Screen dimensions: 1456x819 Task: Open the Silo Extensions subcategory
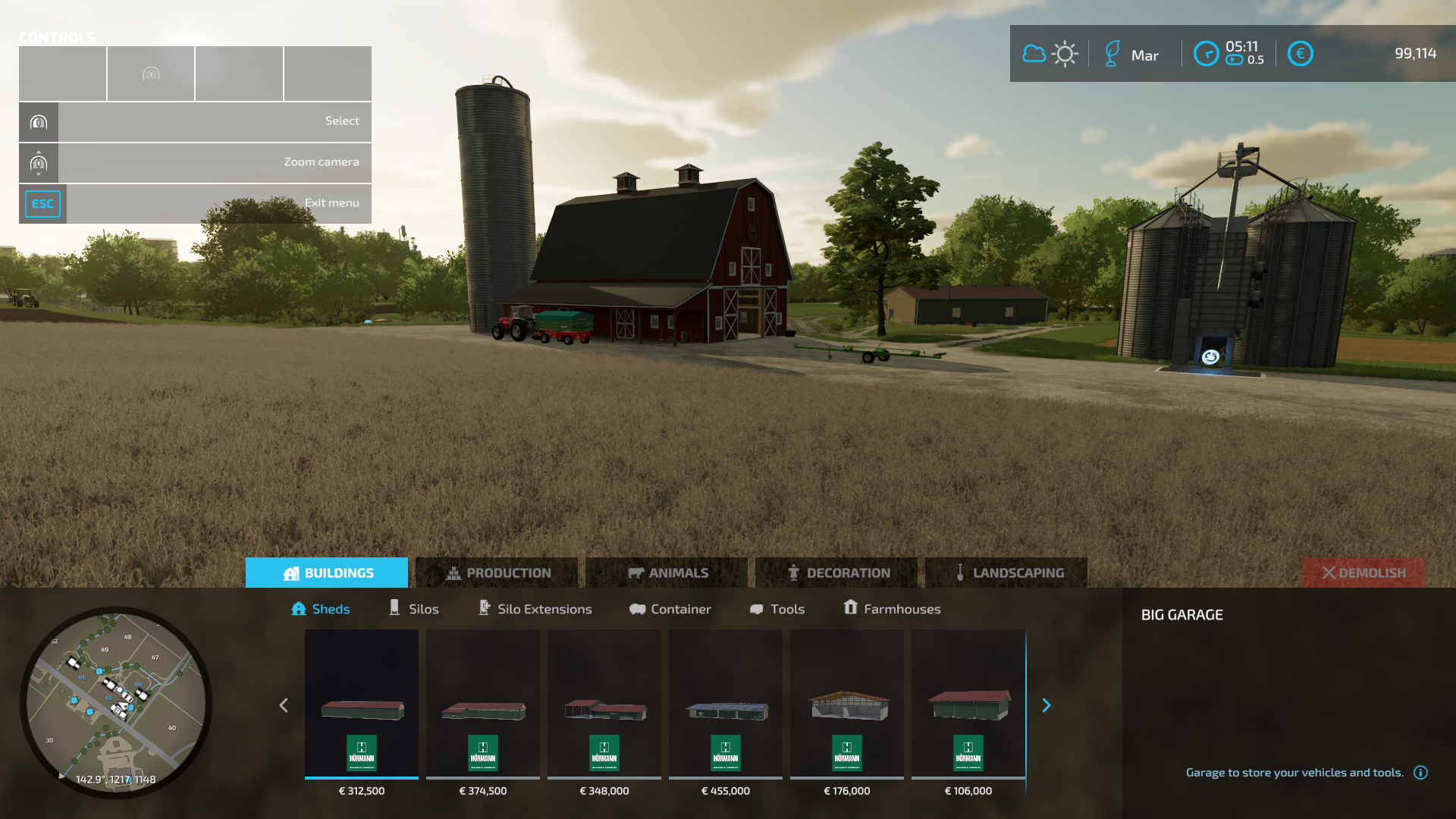pos(535,609)
